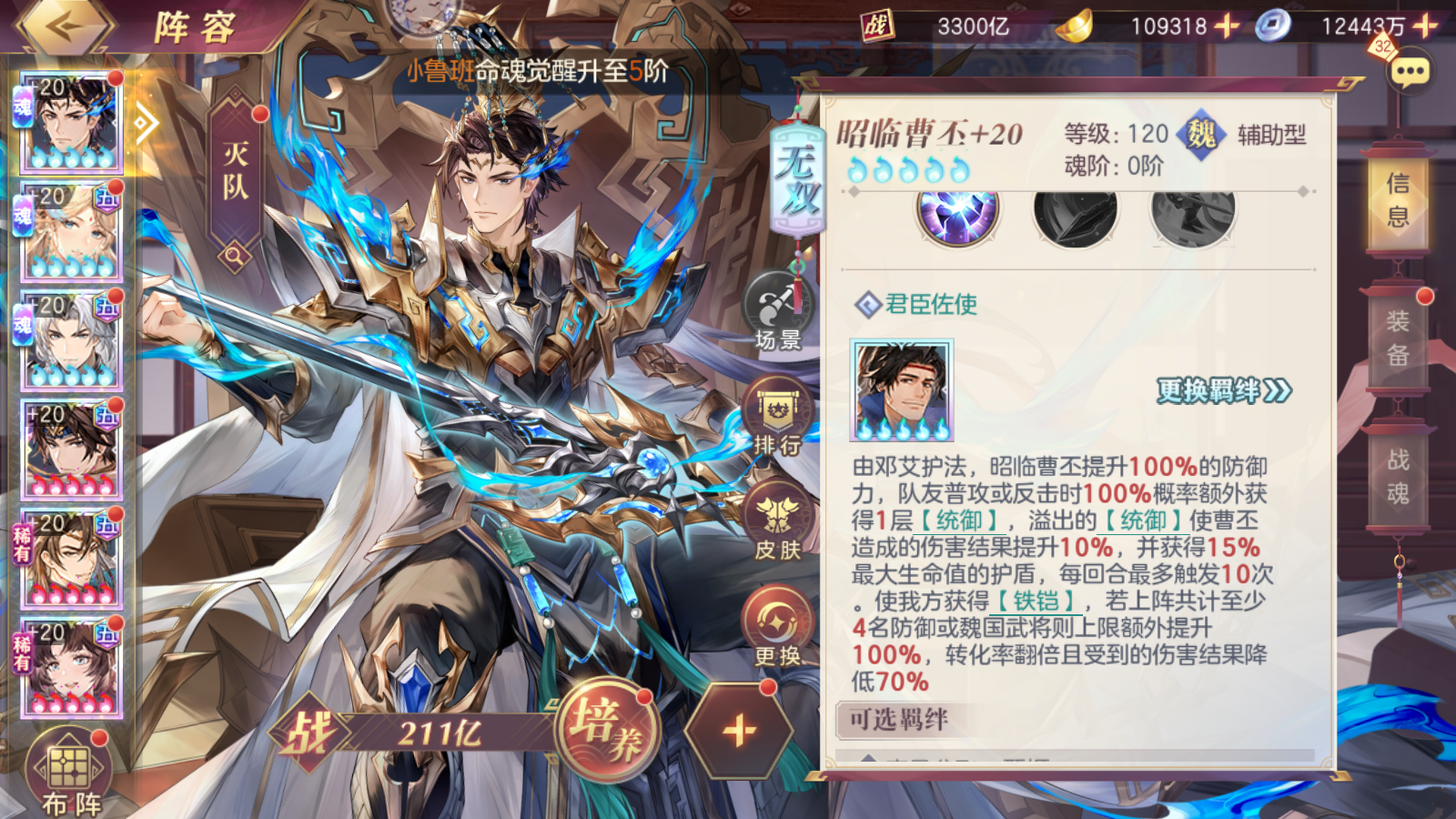Open the 更换 swap hero button
Screen dimensions: 1456x819
coord(778,628)
